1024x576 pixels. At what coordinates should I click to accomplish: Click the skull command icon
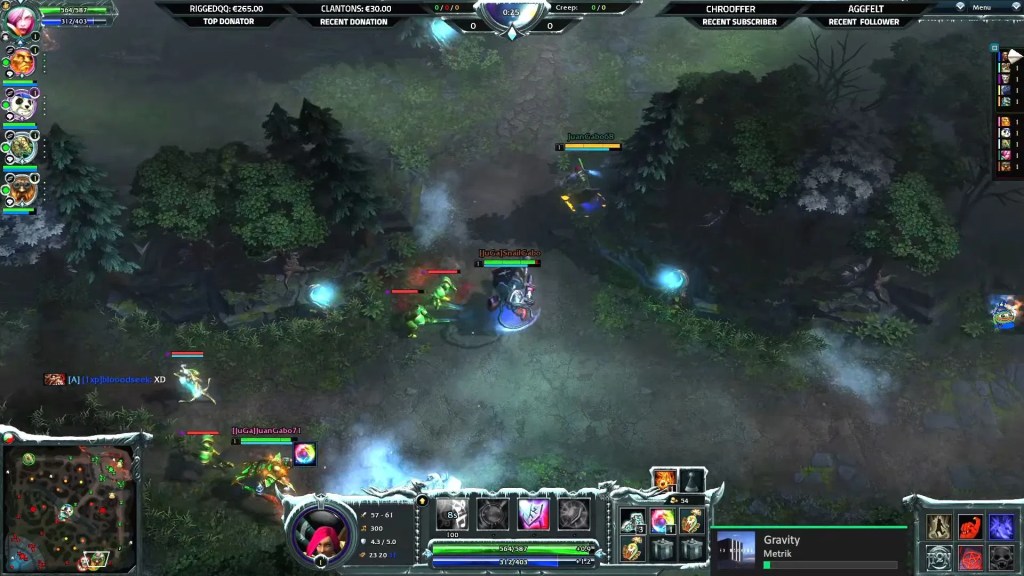coord(1001,557)
